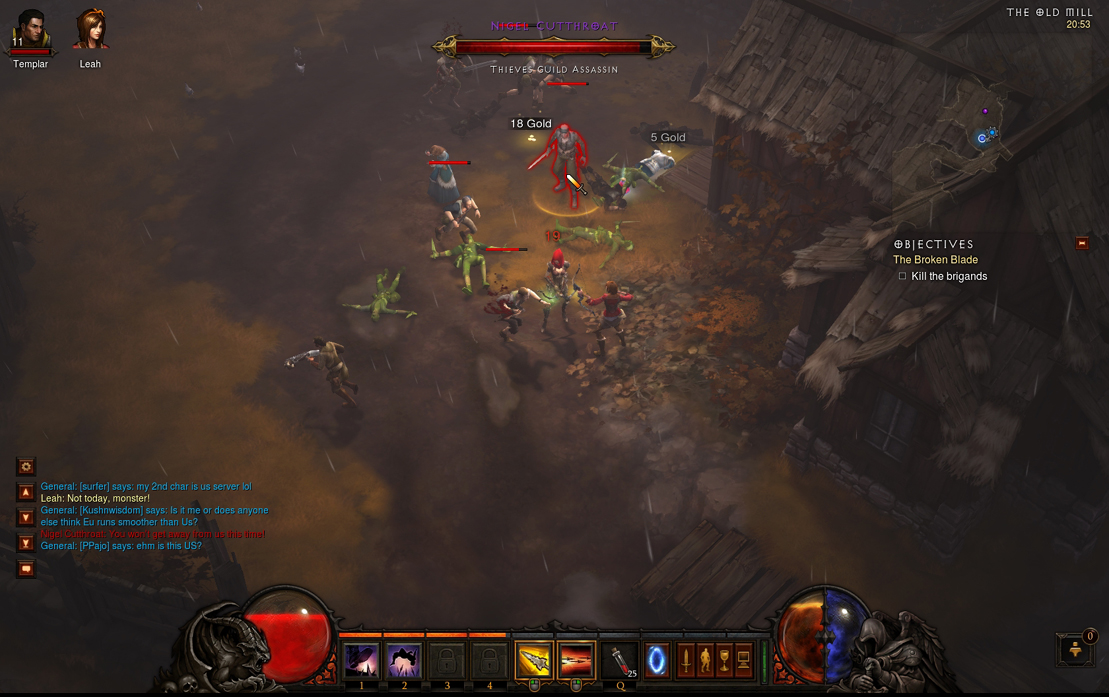Open the game menu computer icon
The width and height of the screenshot is (1109, 697).
pos(743,661)
